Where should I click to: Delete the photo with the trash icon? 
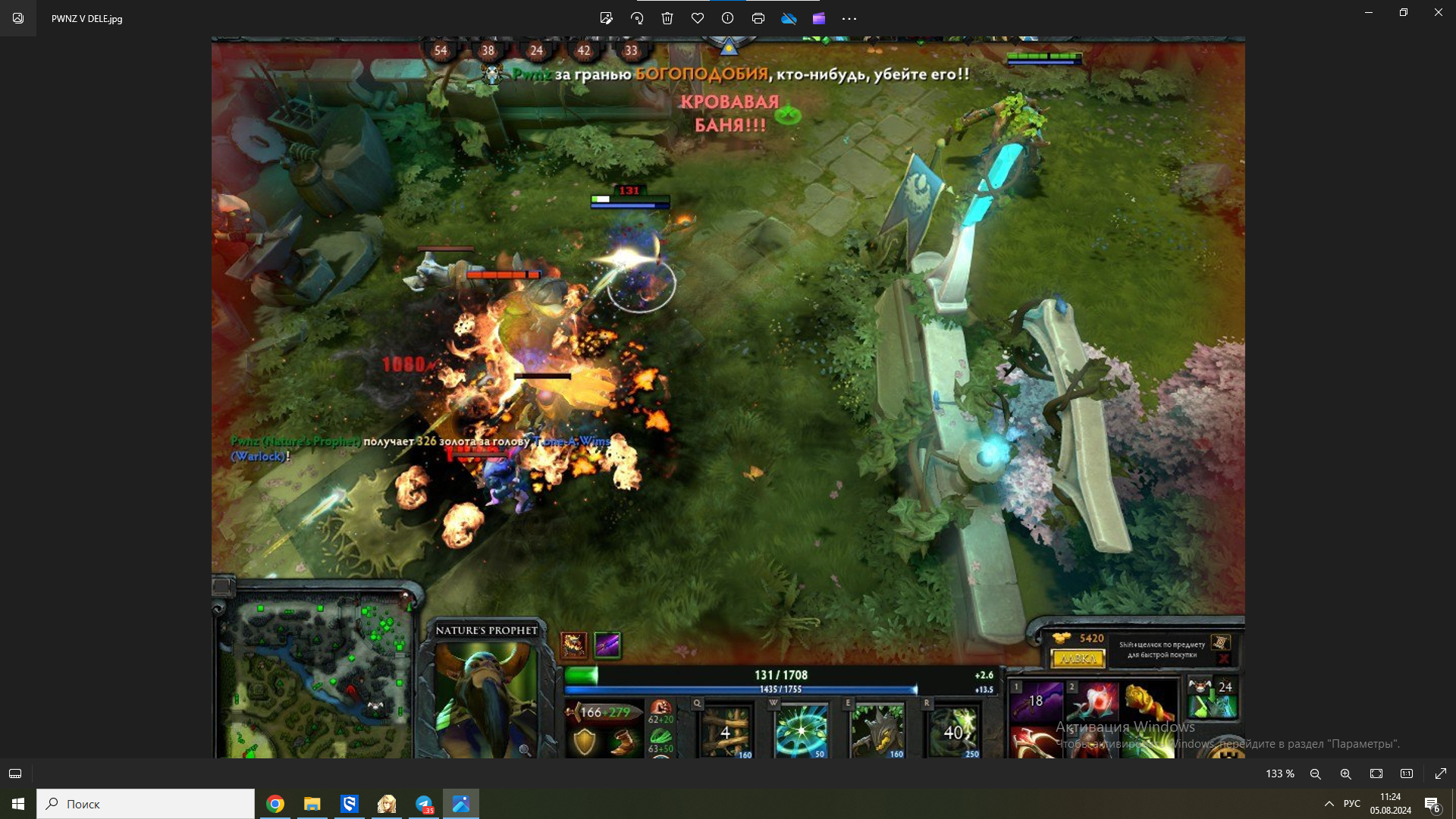point(667,18)
